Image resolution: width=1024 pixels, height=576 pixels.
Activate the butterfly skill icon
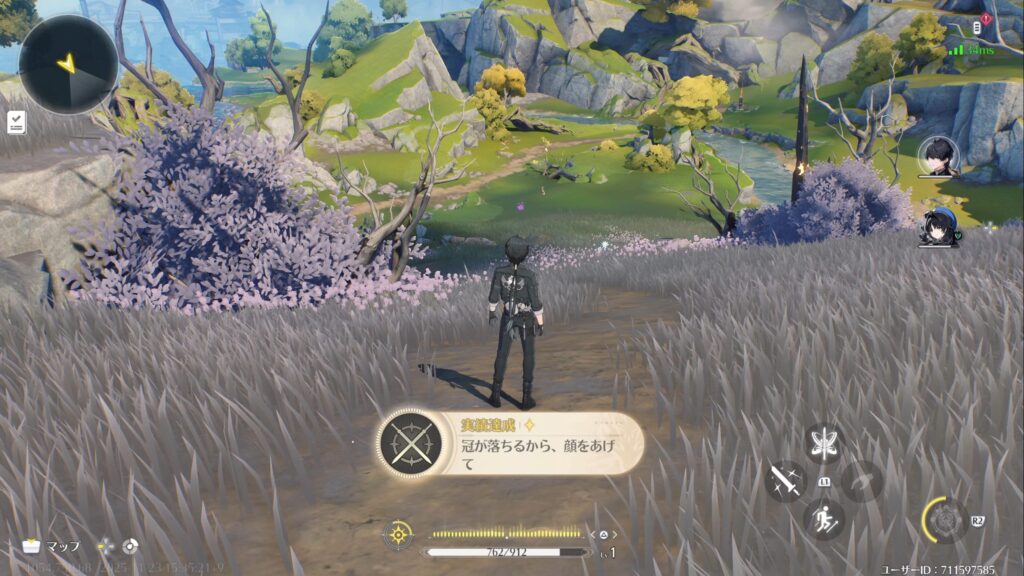click(x=824, y=443)
